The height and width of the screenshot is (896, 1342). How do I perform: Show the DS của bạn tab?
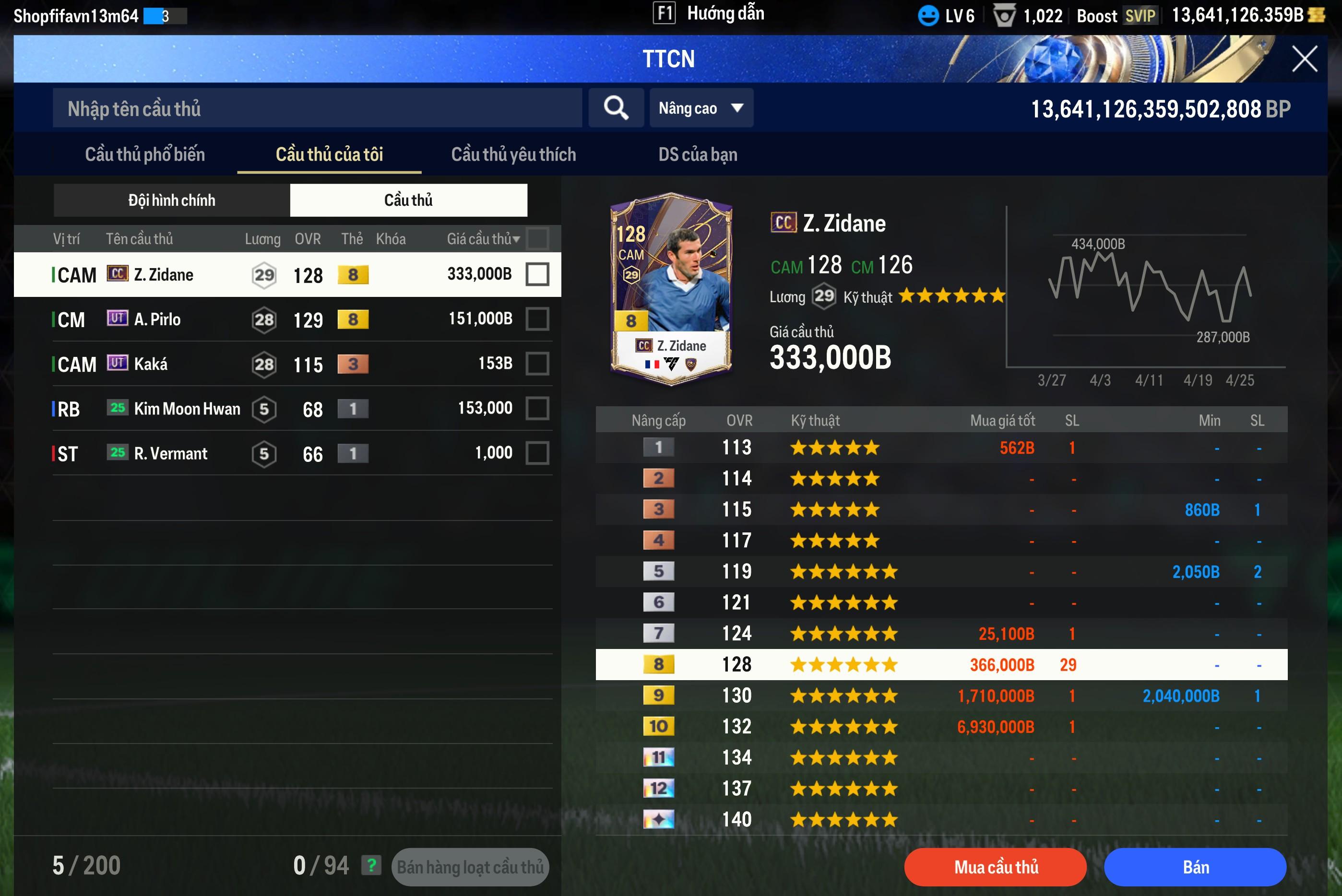697,154
